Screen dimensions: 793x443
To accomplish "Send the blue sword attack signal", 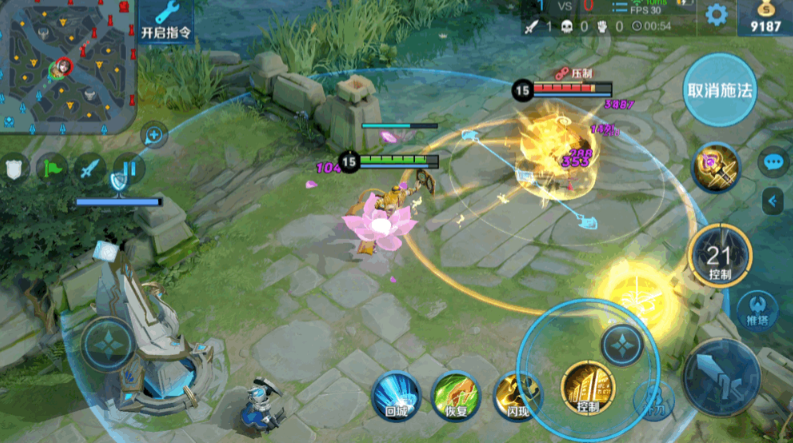I will pos(90,168).
